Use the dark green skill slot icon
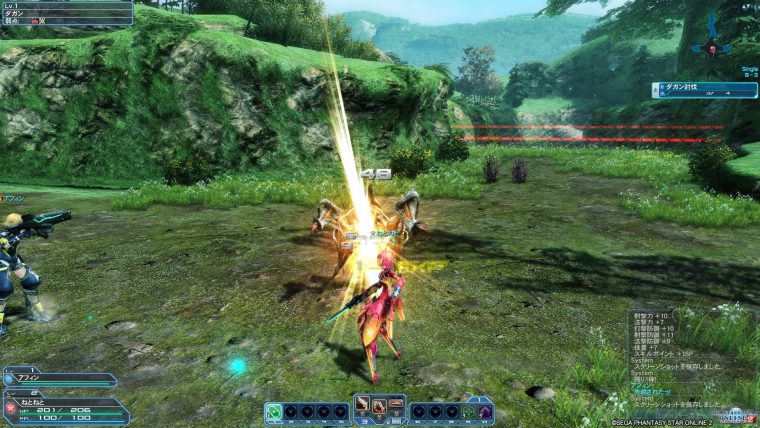760x428 pixels. click(x=469, y=411)
